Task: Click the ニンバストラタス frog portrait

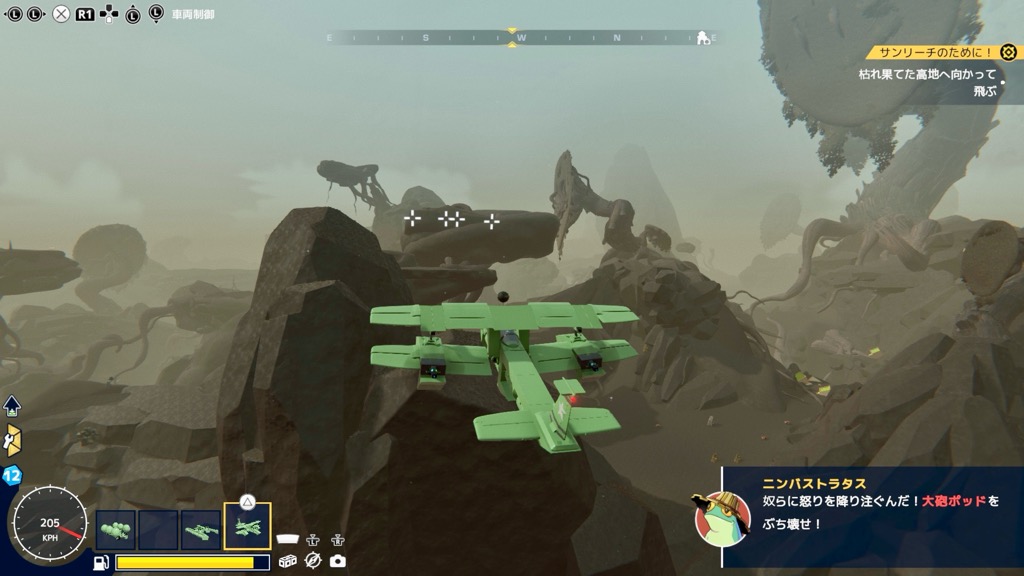Action: tap(722, 517)
